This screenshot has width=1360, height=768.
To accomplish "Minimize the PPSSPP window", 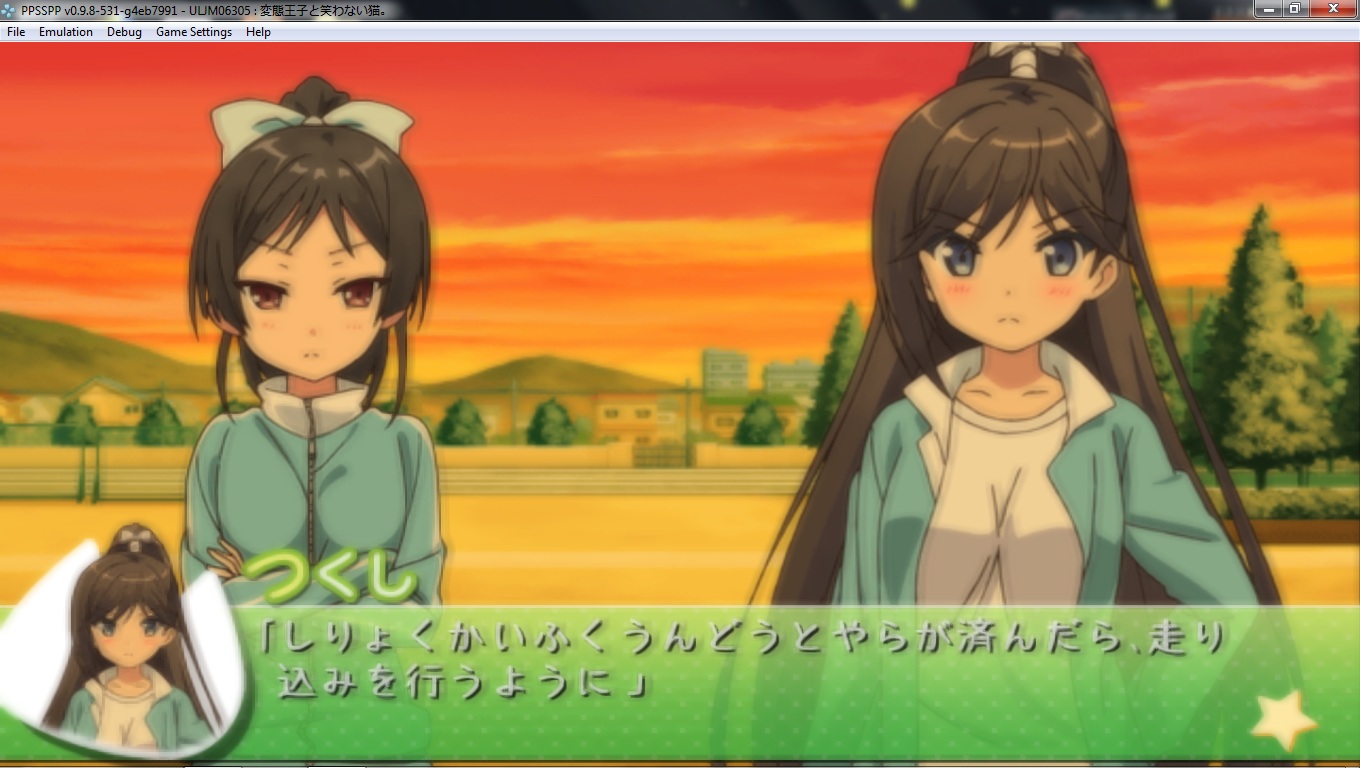I will click(1270, 8).
